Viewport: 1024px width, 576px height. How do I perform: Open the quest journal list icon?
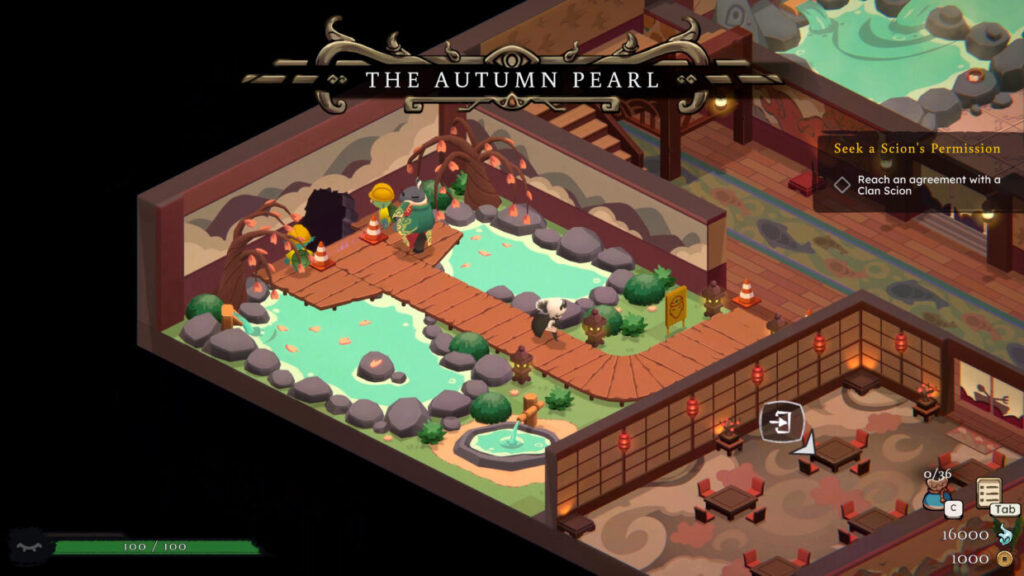989,492
